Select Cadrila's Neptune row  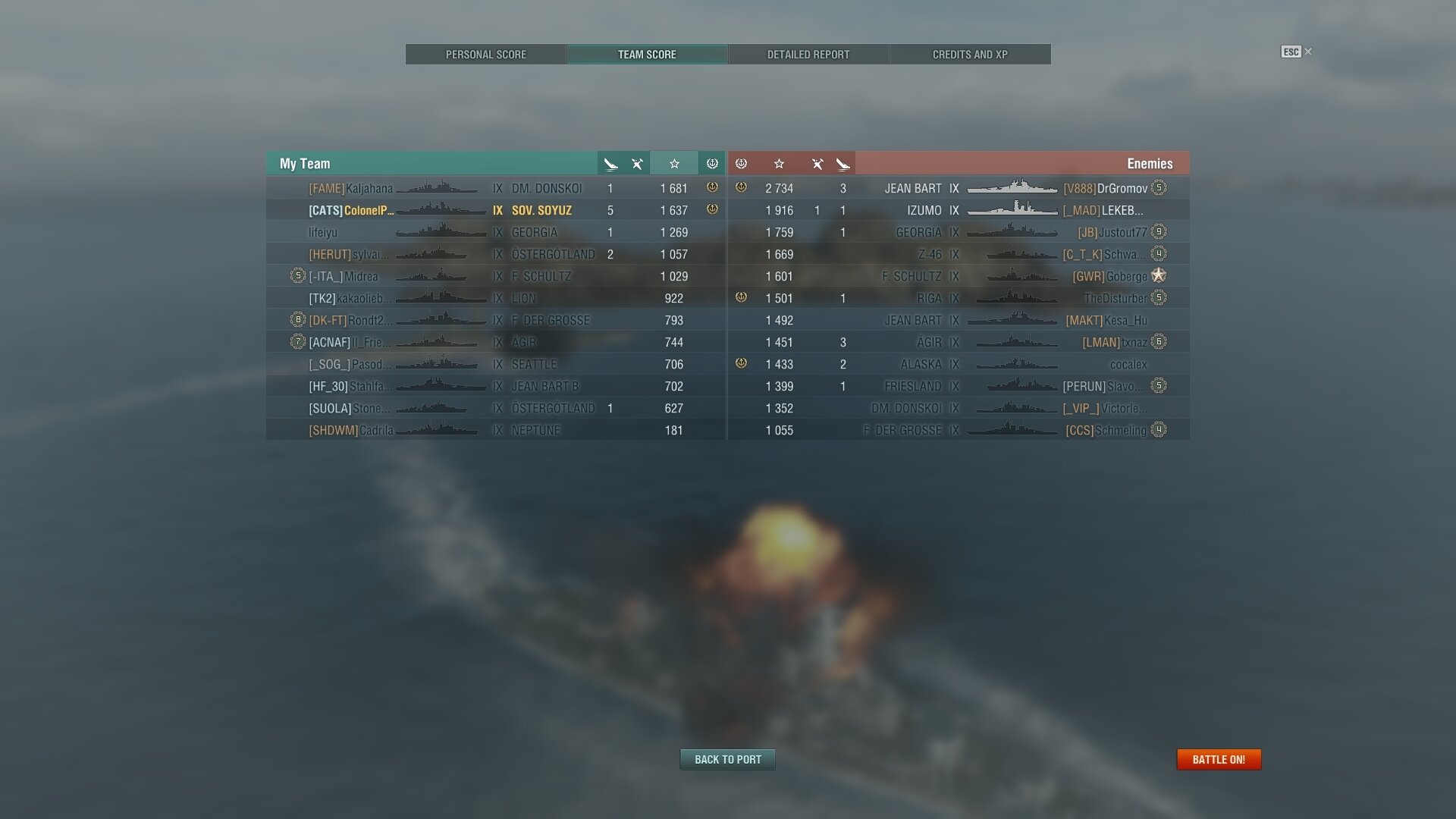tap(495, 430)
